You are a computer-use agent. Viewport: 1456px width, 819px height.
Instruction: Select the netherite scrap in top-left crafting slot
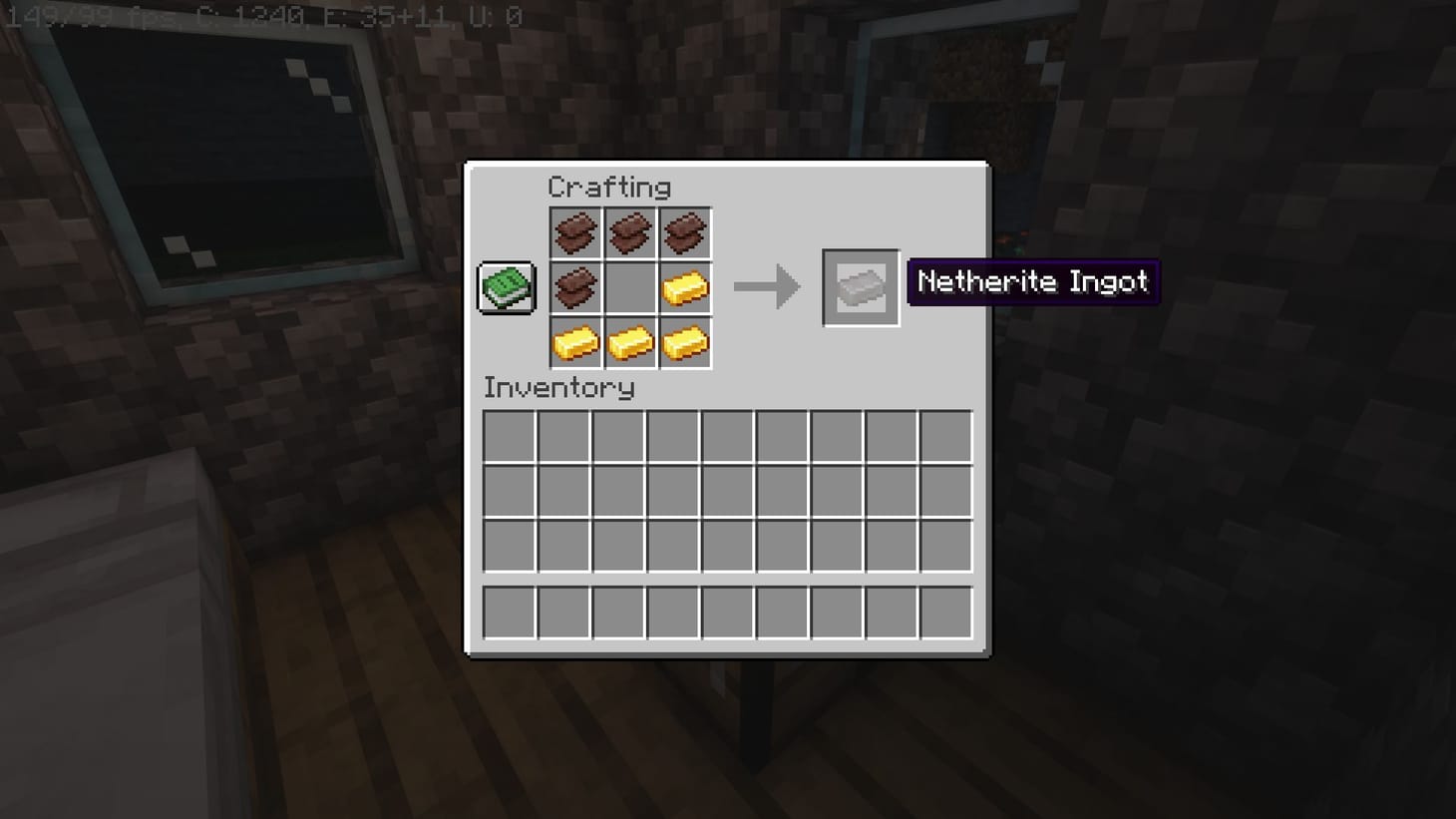pyautogui.click(x=575, y=232)
